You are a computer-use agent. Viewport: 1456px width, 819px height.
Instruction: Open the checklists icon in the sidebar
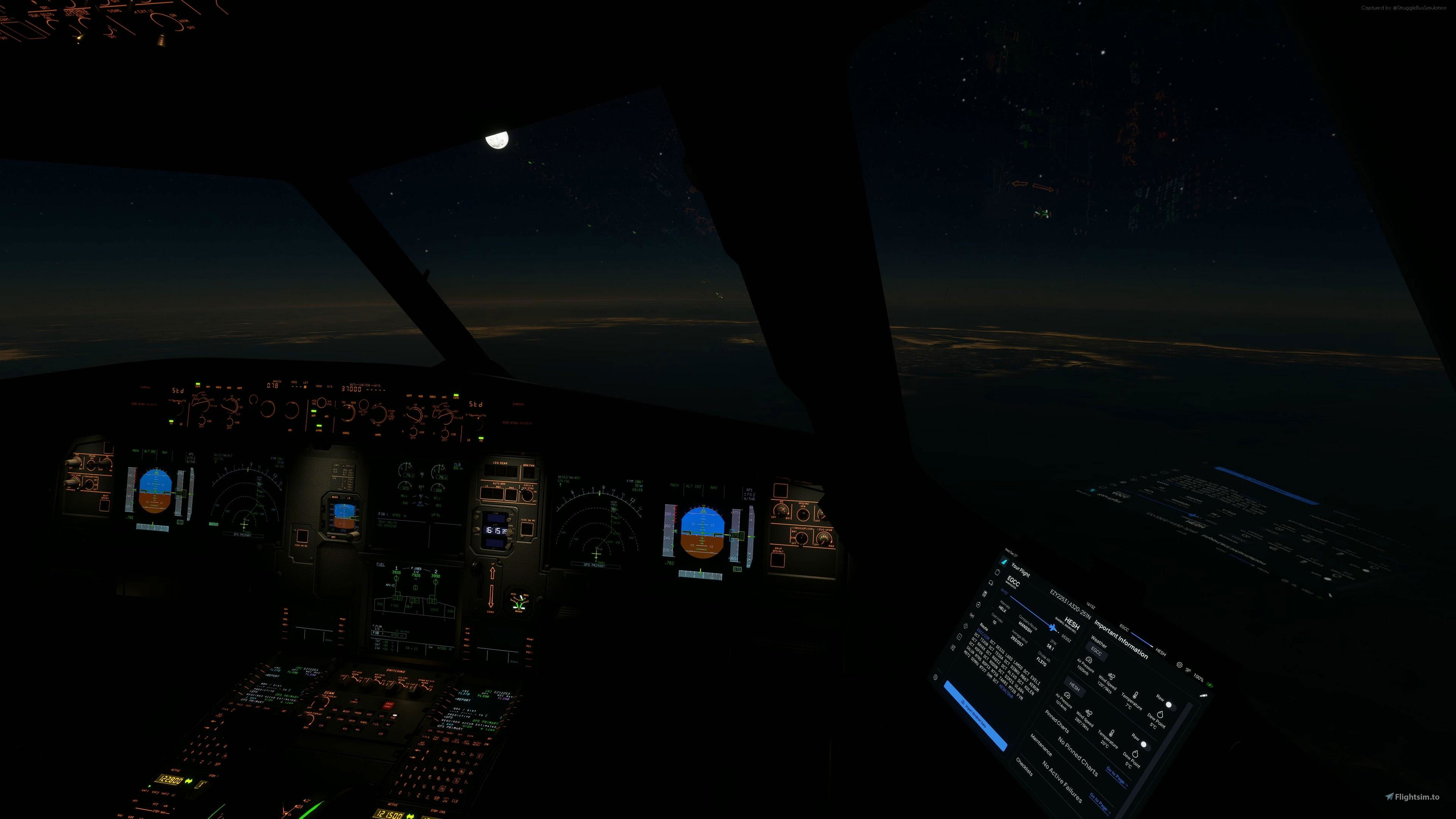(960, 637)
